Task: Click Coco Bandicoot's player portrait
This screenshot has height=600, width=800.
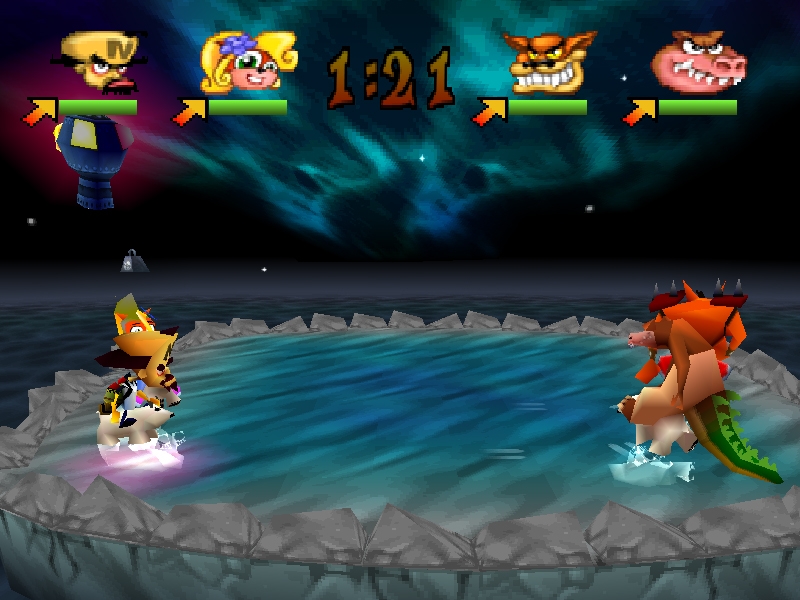Action: (246, 64)
